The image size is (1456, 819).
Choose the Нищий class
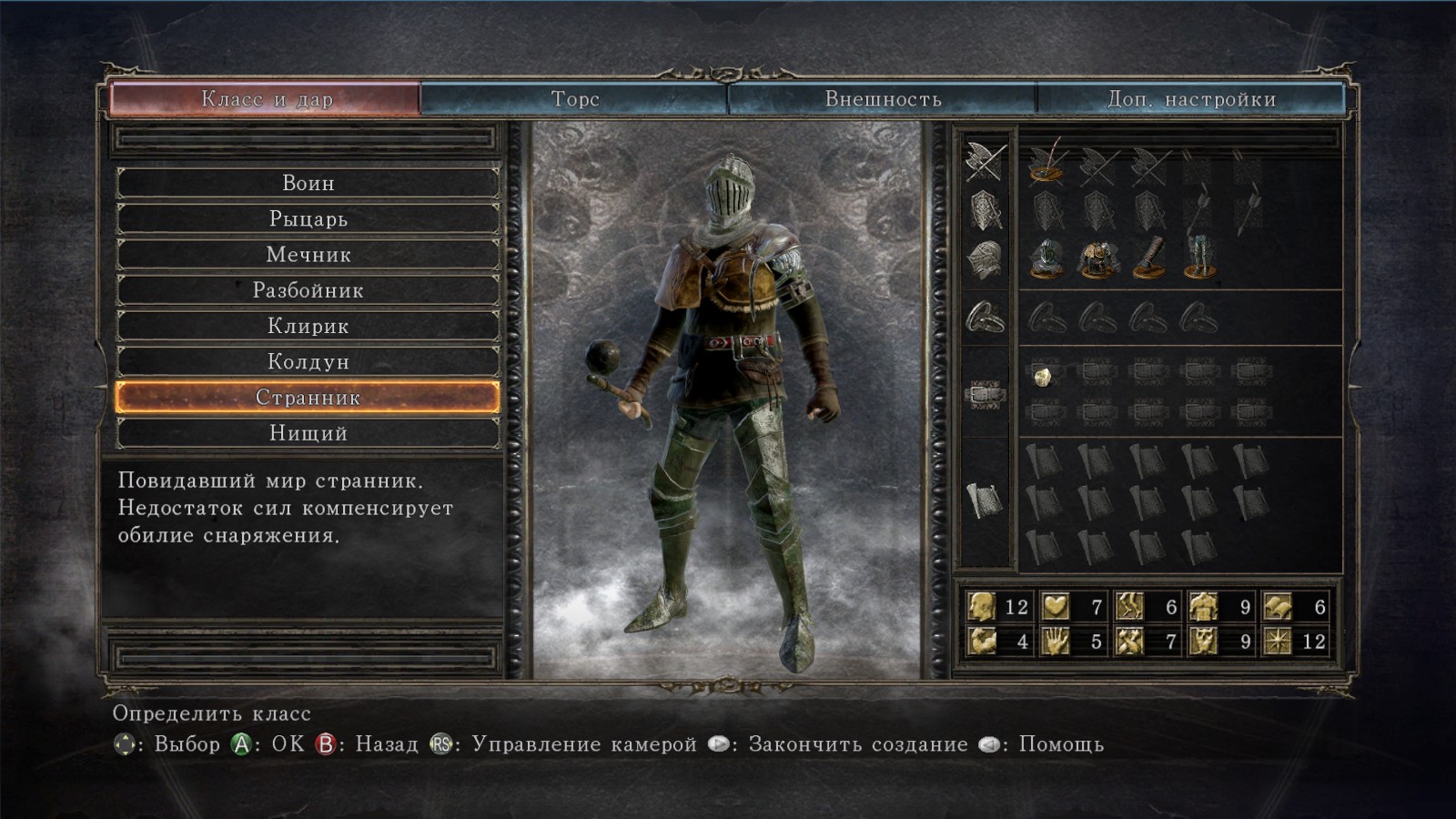click(308, 433)
